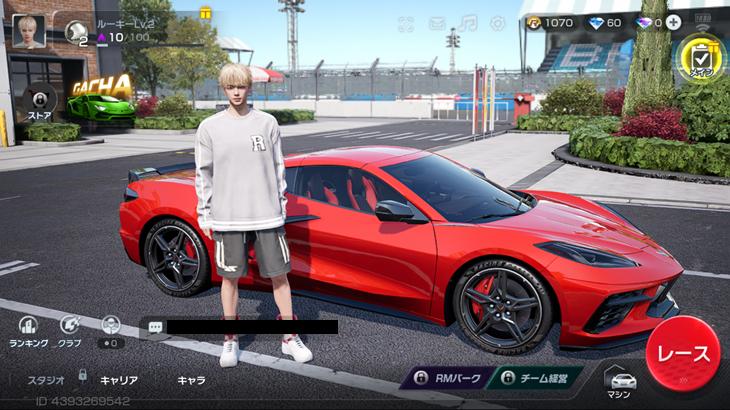Show the ランキング leaderboard
This screenshot has width=730, height=410.
click(28, 329)
